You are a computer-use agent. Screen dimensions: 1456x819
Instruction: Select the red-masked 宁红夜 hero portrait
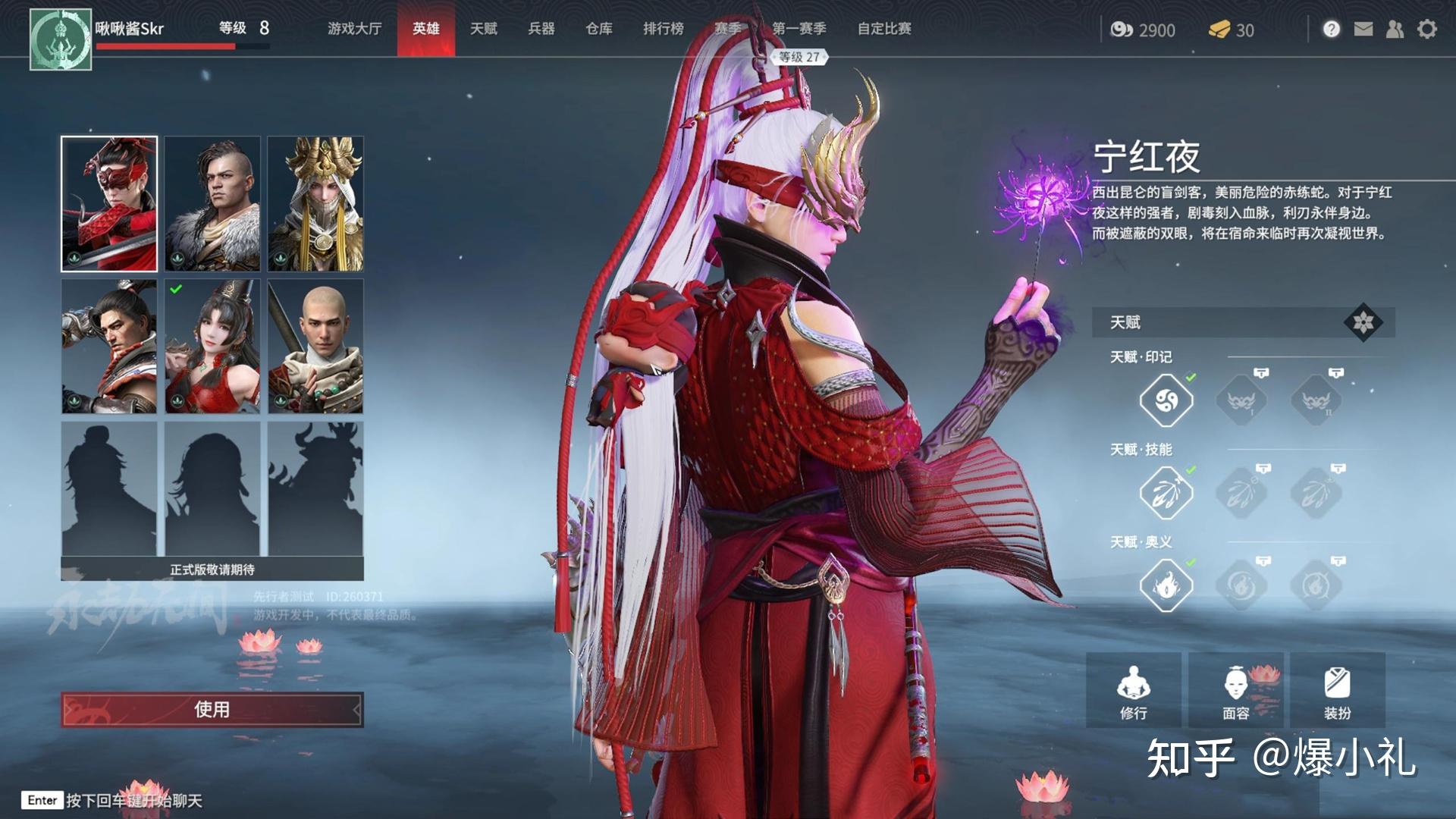click(109, 204)
